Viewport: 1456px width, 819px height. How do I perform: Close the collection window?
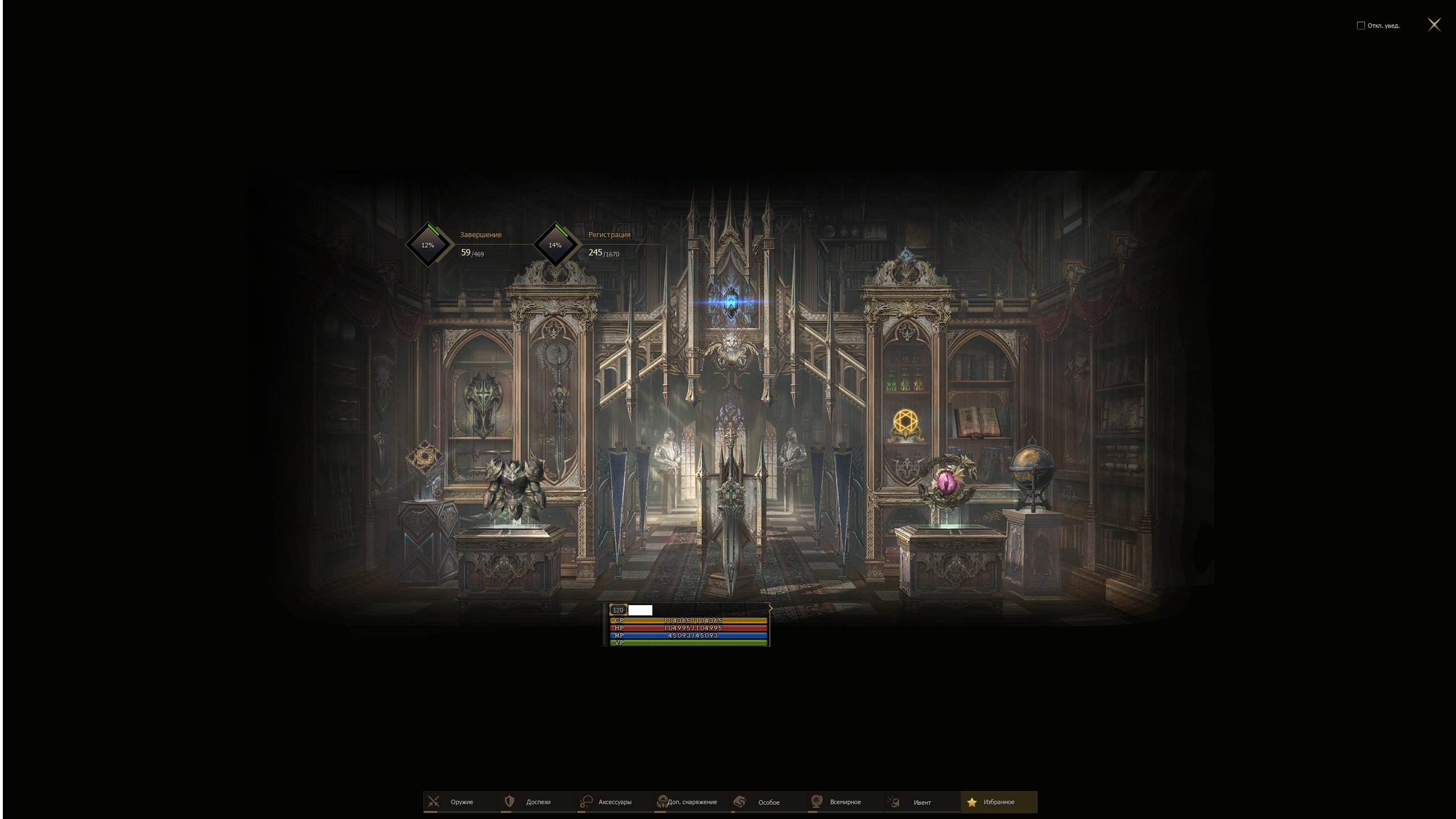point(1434,24)
